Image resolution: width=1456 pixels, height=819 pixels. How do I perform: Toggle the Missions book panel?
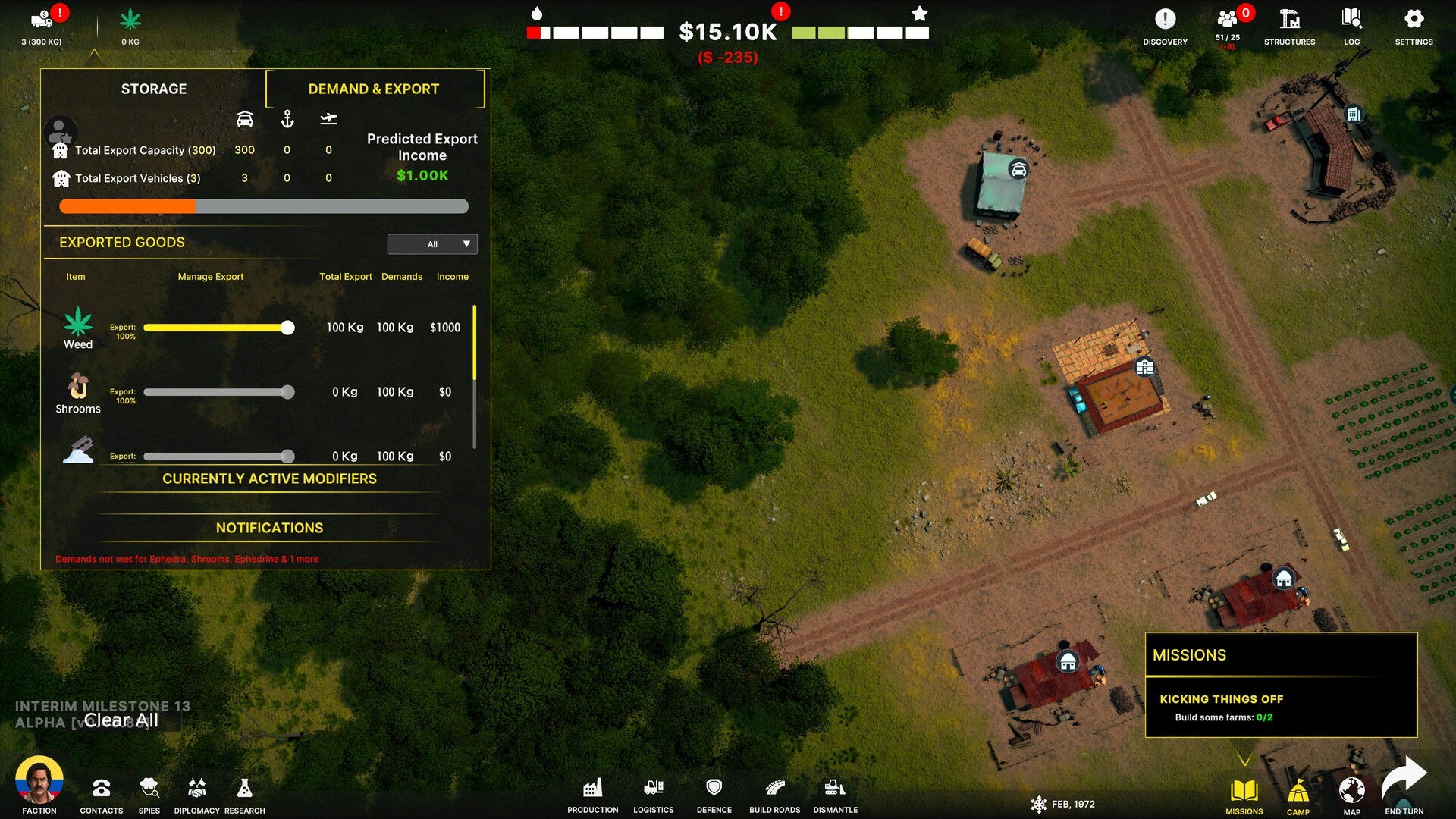[x=1244, y=794]
